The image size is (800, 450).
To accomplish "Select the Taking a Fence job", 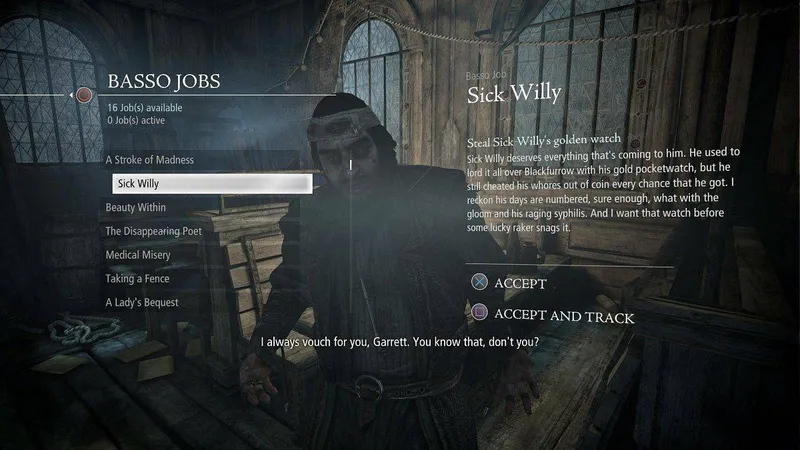I will click(139, 279).
